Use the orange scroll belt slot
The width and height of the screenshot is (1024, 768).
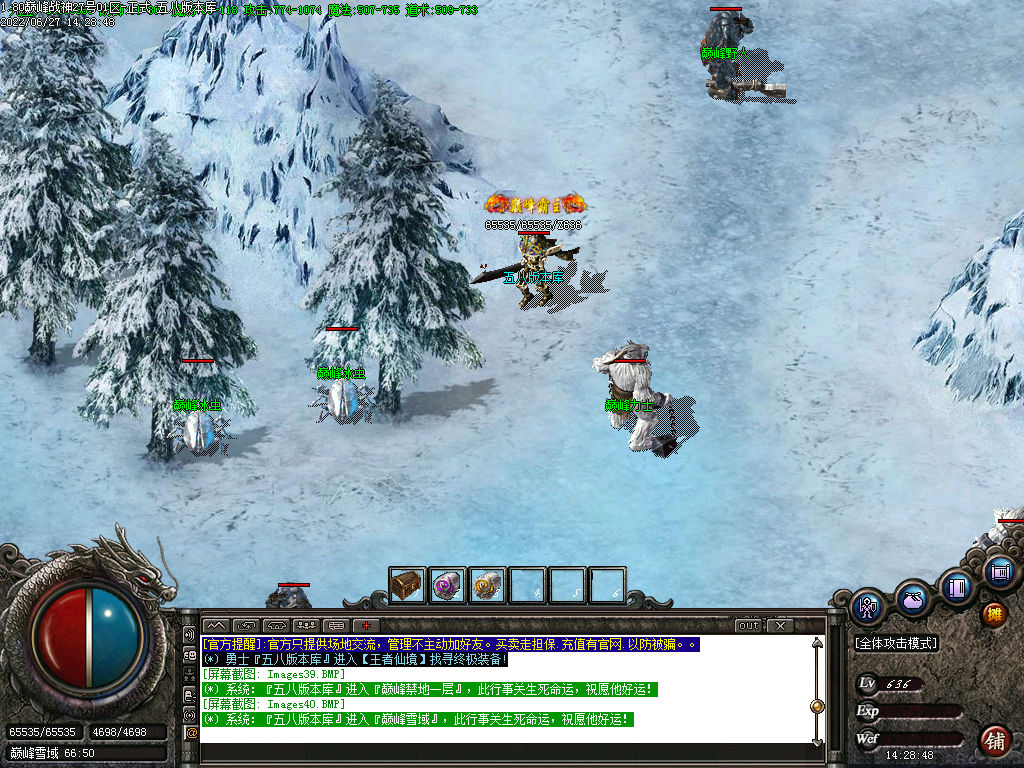point(487,585)
